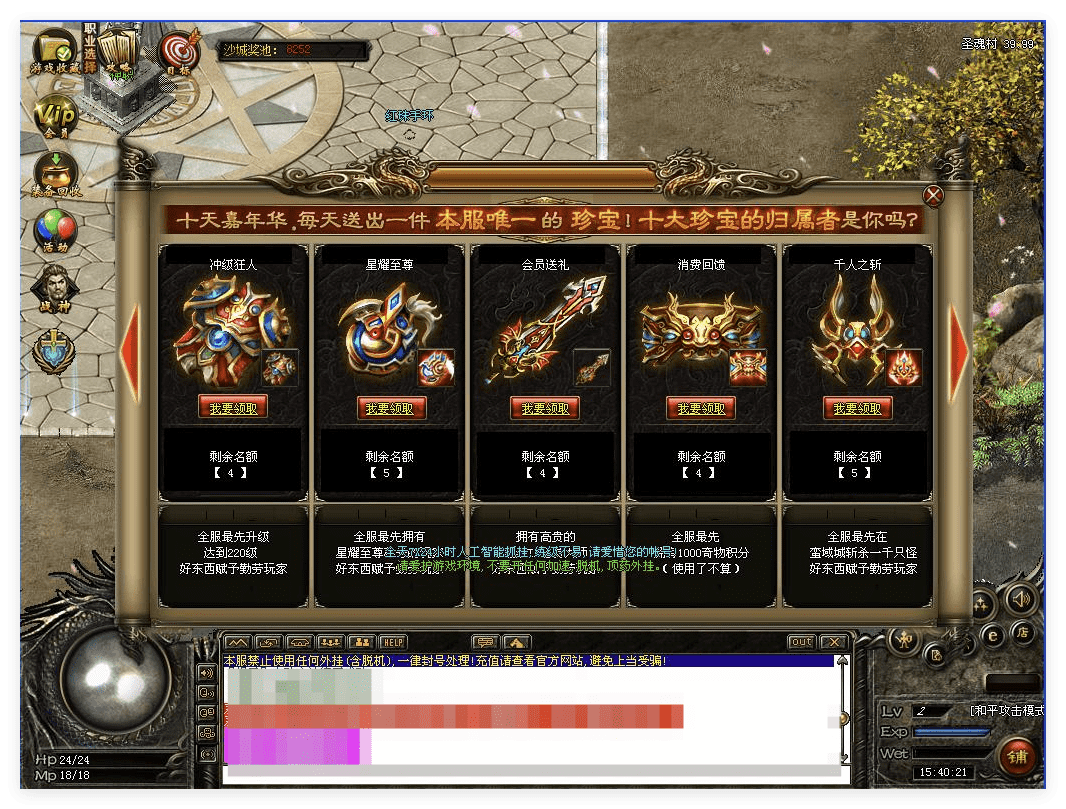1066x809 pixels.
Task: Claim the 会员送礼 sword reward
Action: (545, 408)
